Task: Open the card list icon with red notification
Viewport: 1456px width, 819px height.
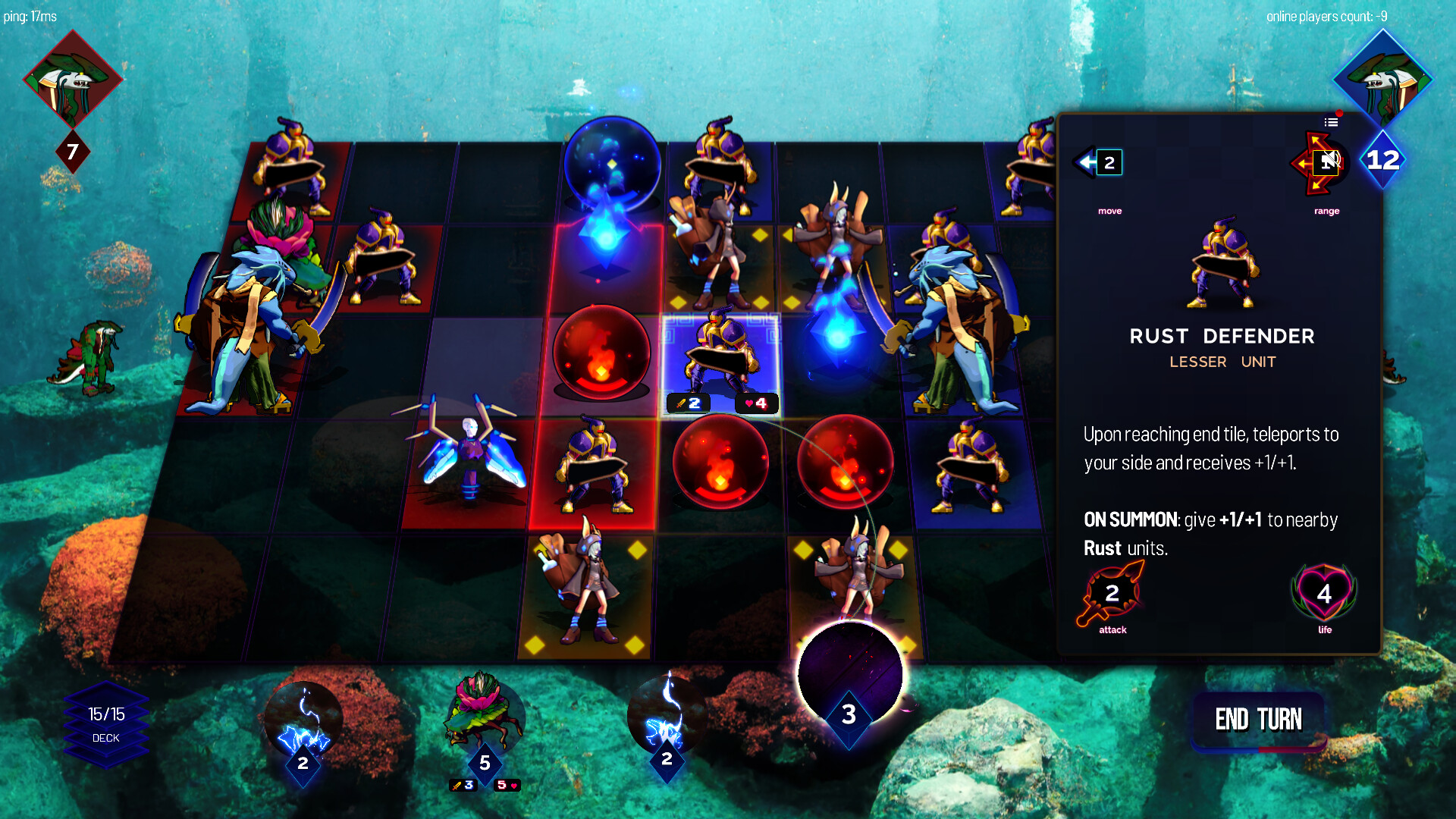Action: pyautogui.click(x=1331, y=122)
